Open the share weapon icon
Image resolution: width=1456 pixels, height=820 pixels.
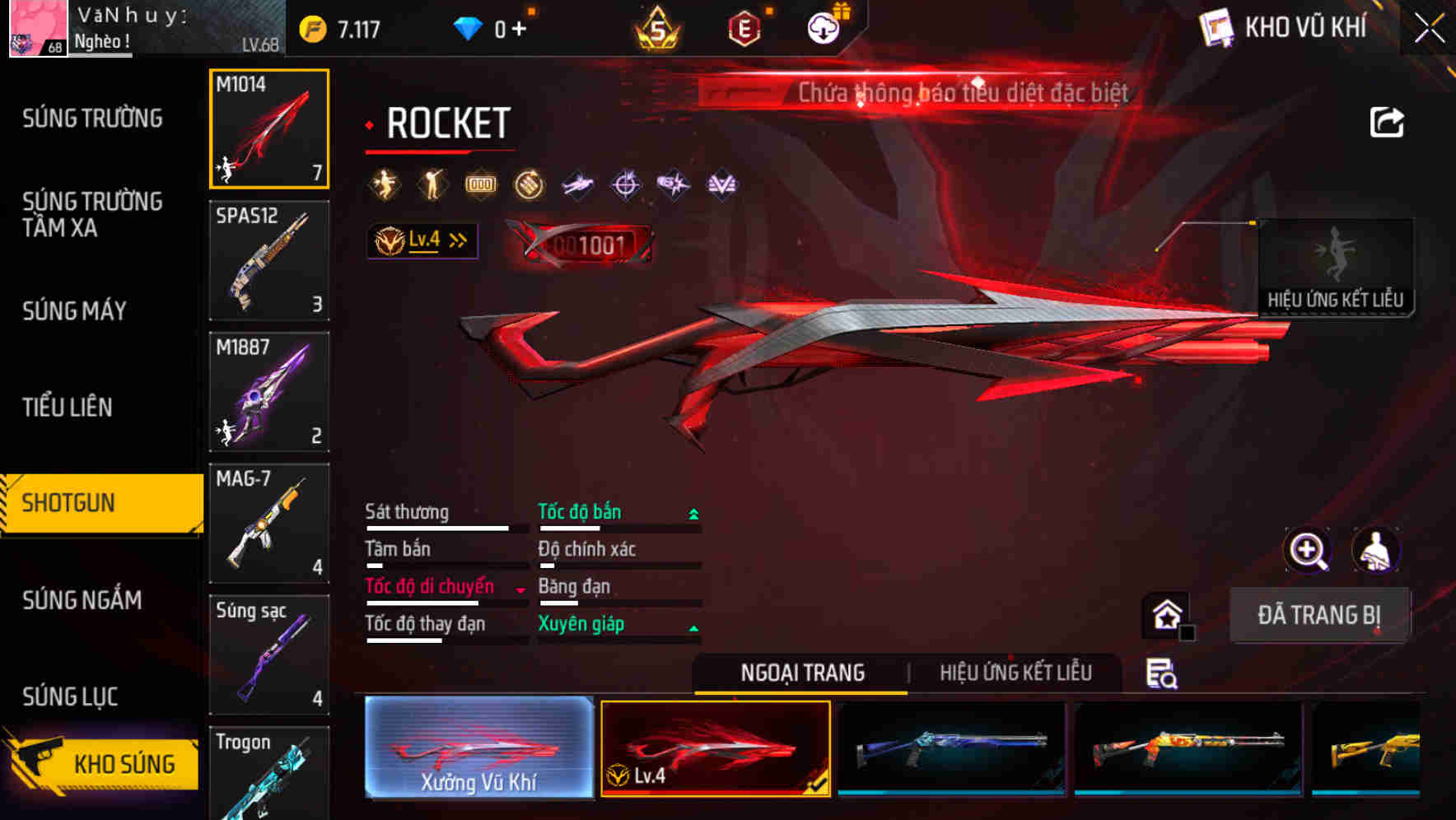pos(1388,121)
